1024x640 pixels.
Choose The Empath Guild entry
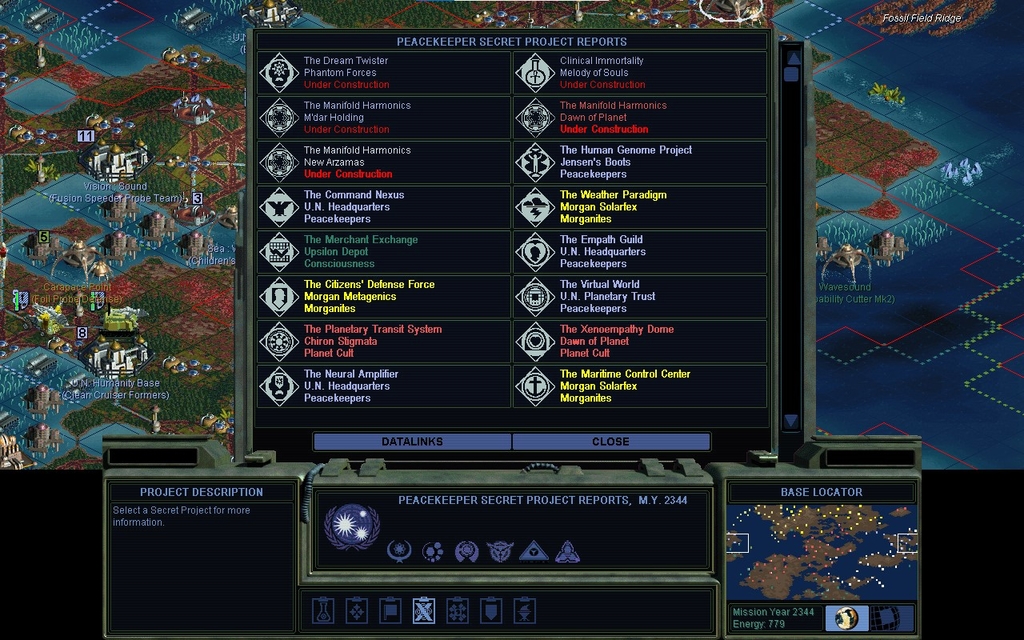[640, 252]
